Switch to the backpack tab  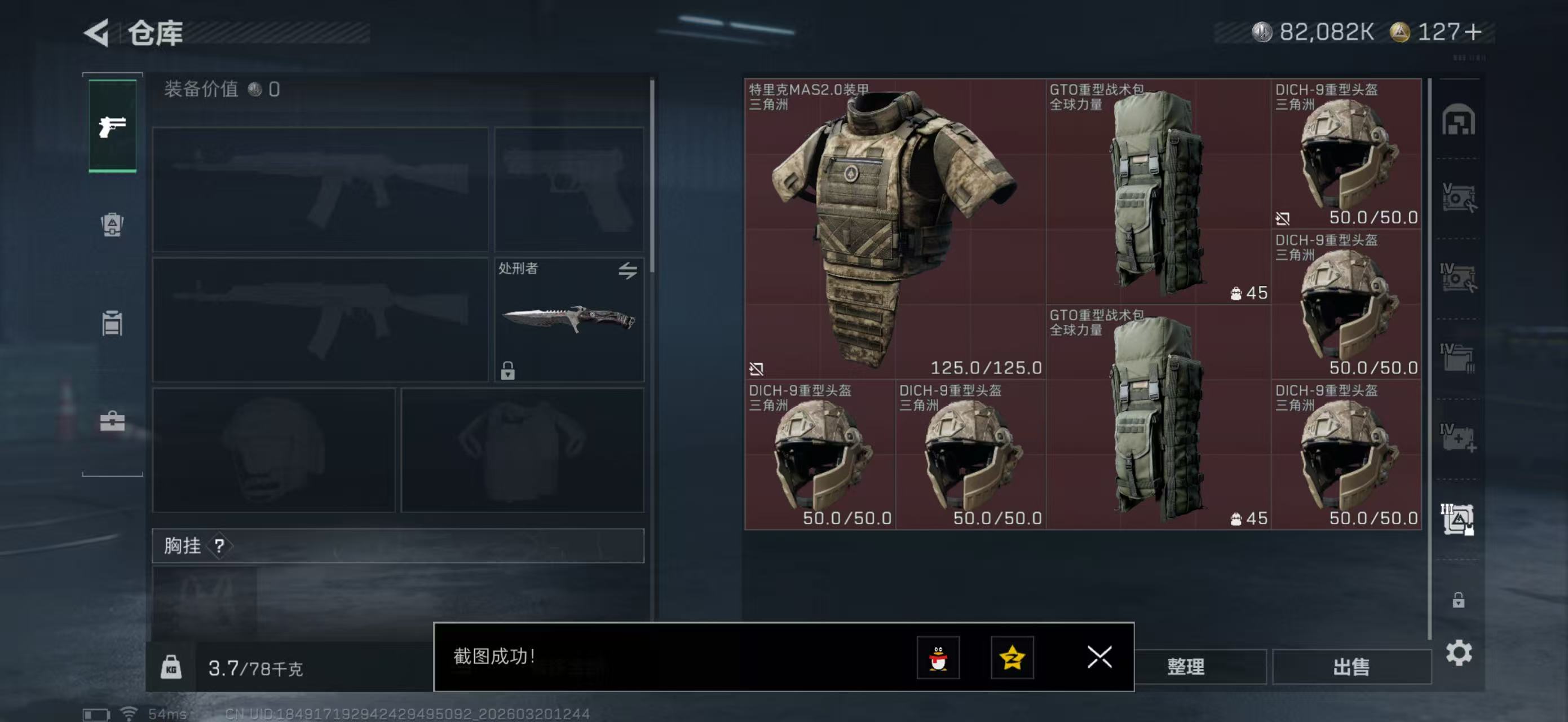(x=113, y=224)
